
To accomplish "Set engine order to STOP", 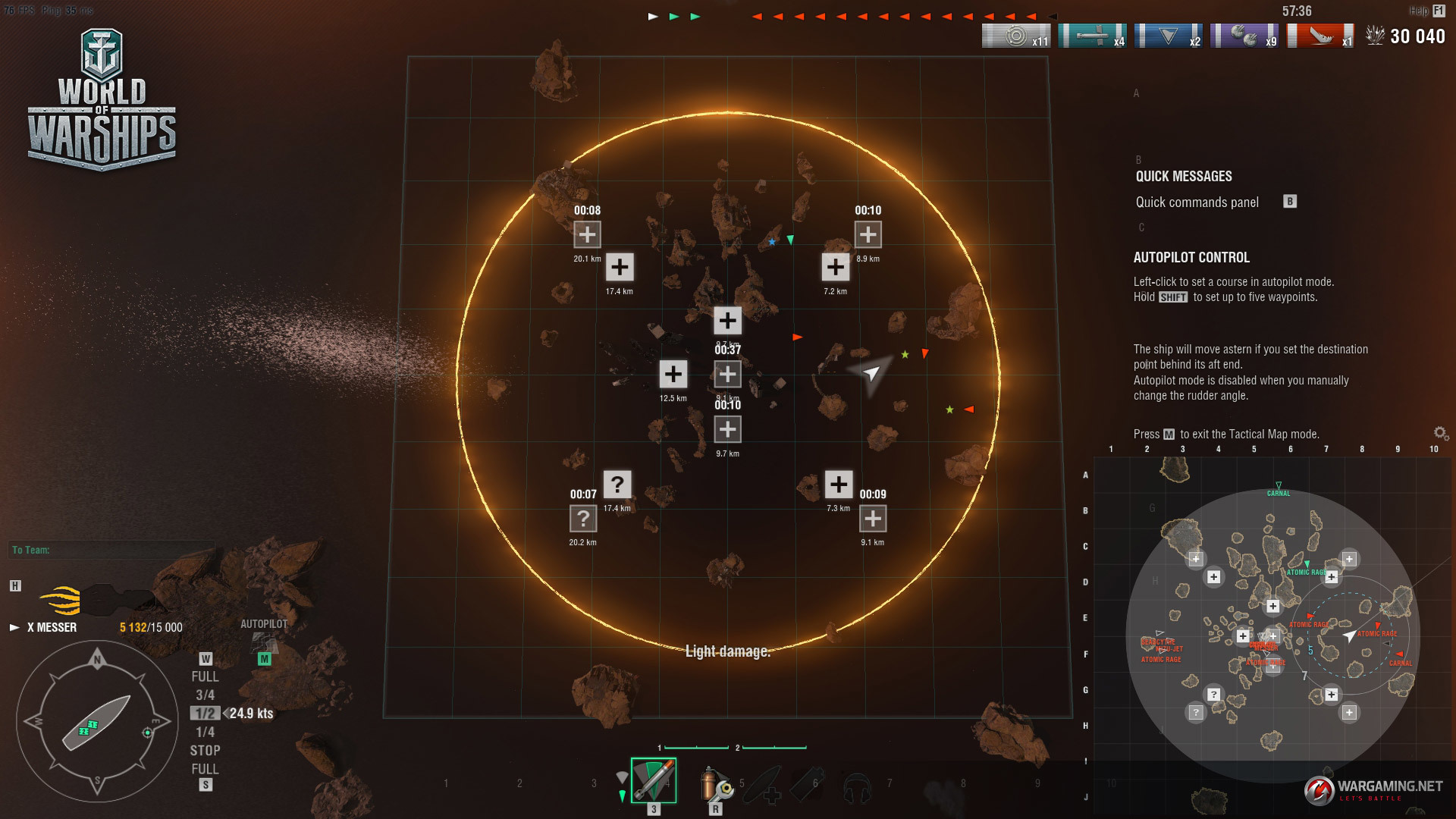I will point(205,750).
